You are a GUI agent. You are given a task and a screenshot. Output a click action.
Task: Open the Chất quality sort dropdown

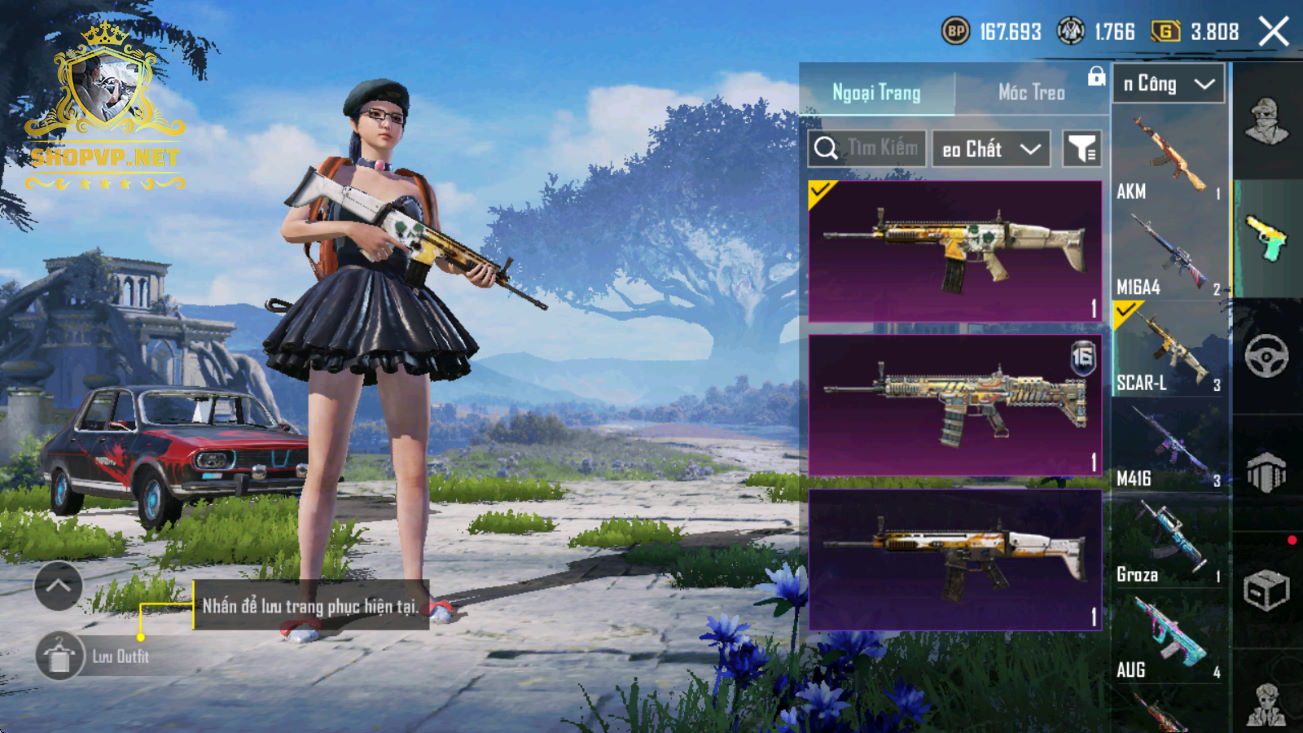(990, 149)
